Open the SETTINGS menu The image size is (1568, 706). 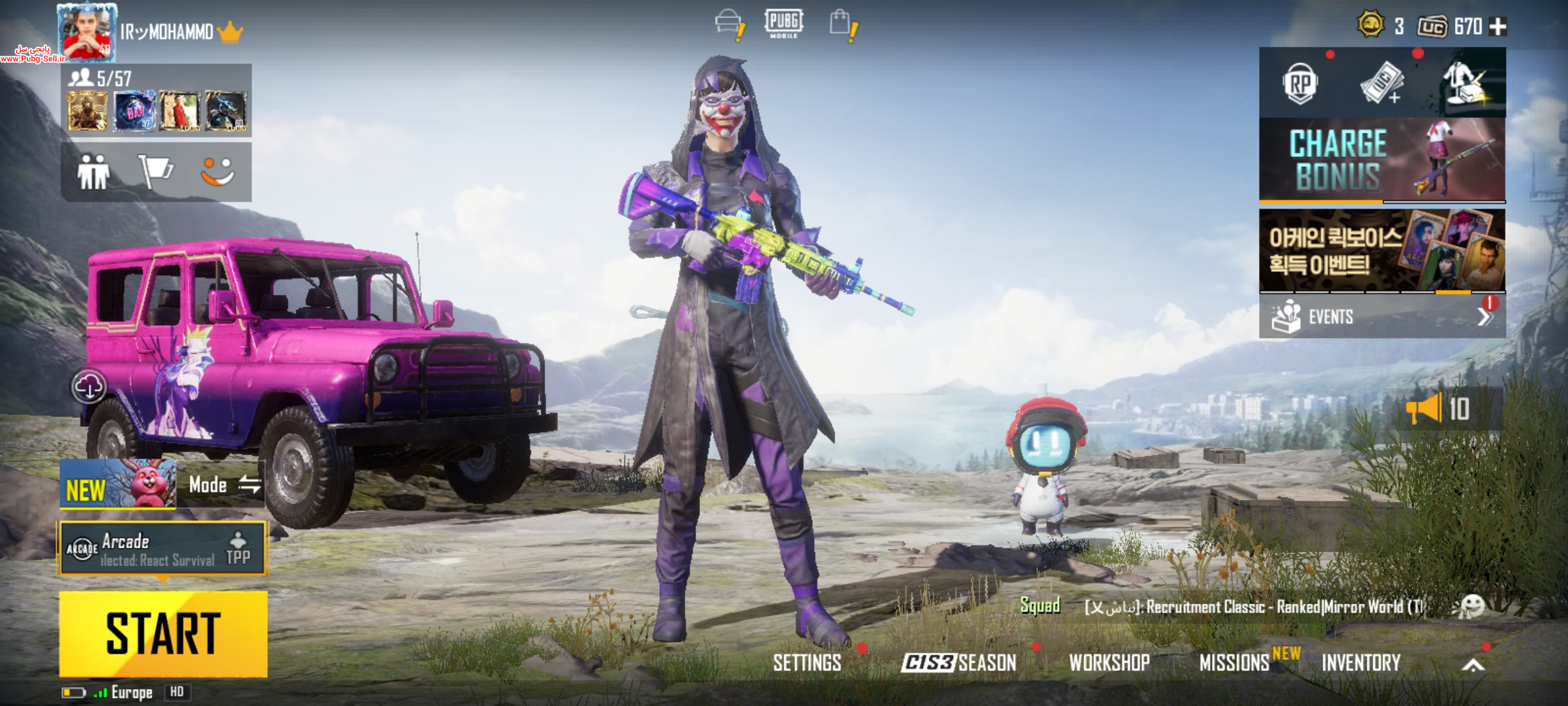click(807, 663)
